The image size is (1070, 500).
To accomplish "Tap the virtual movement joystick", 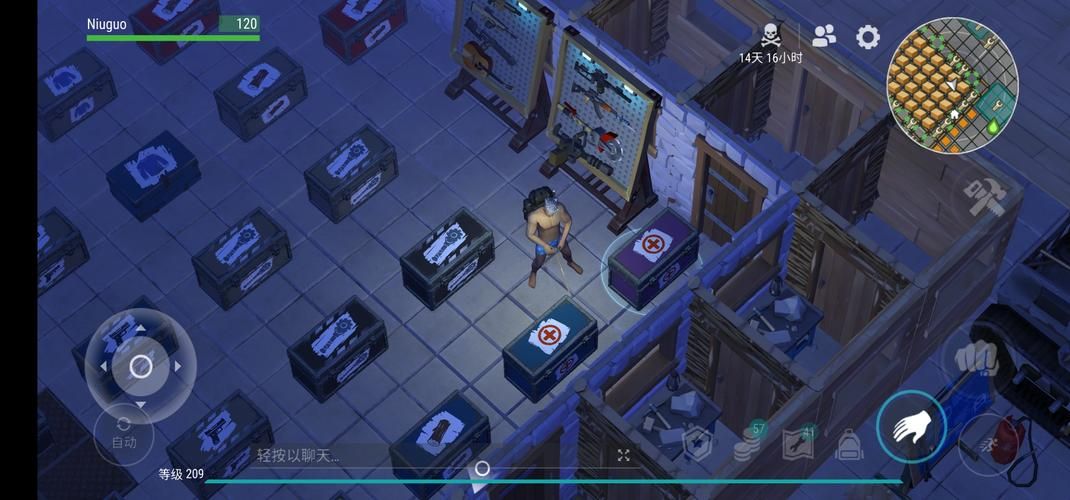I will pyautogui.click(x=141, y=366).
